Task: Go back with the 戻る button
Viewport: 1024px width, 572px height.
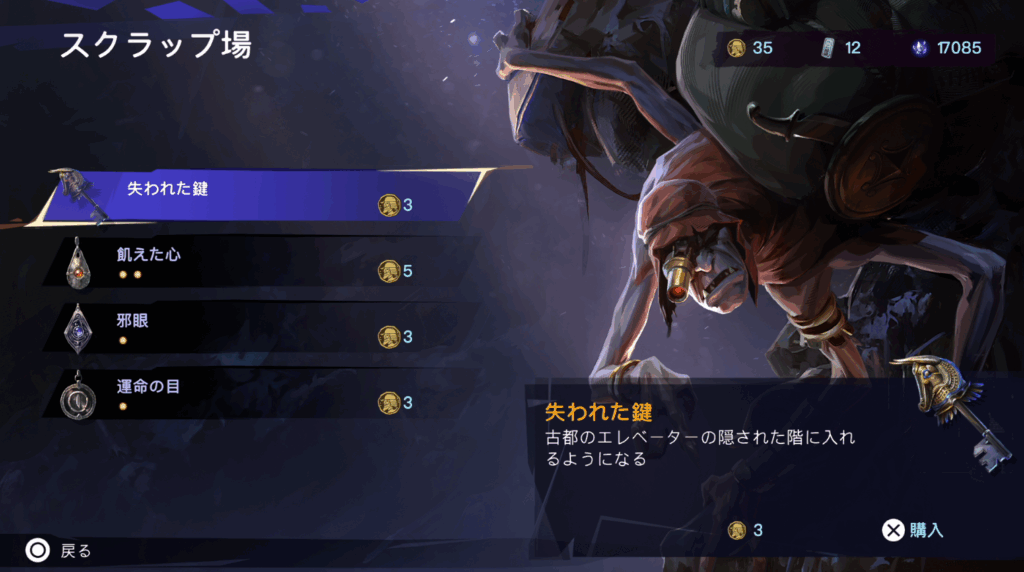Action: tap(60, 550)
